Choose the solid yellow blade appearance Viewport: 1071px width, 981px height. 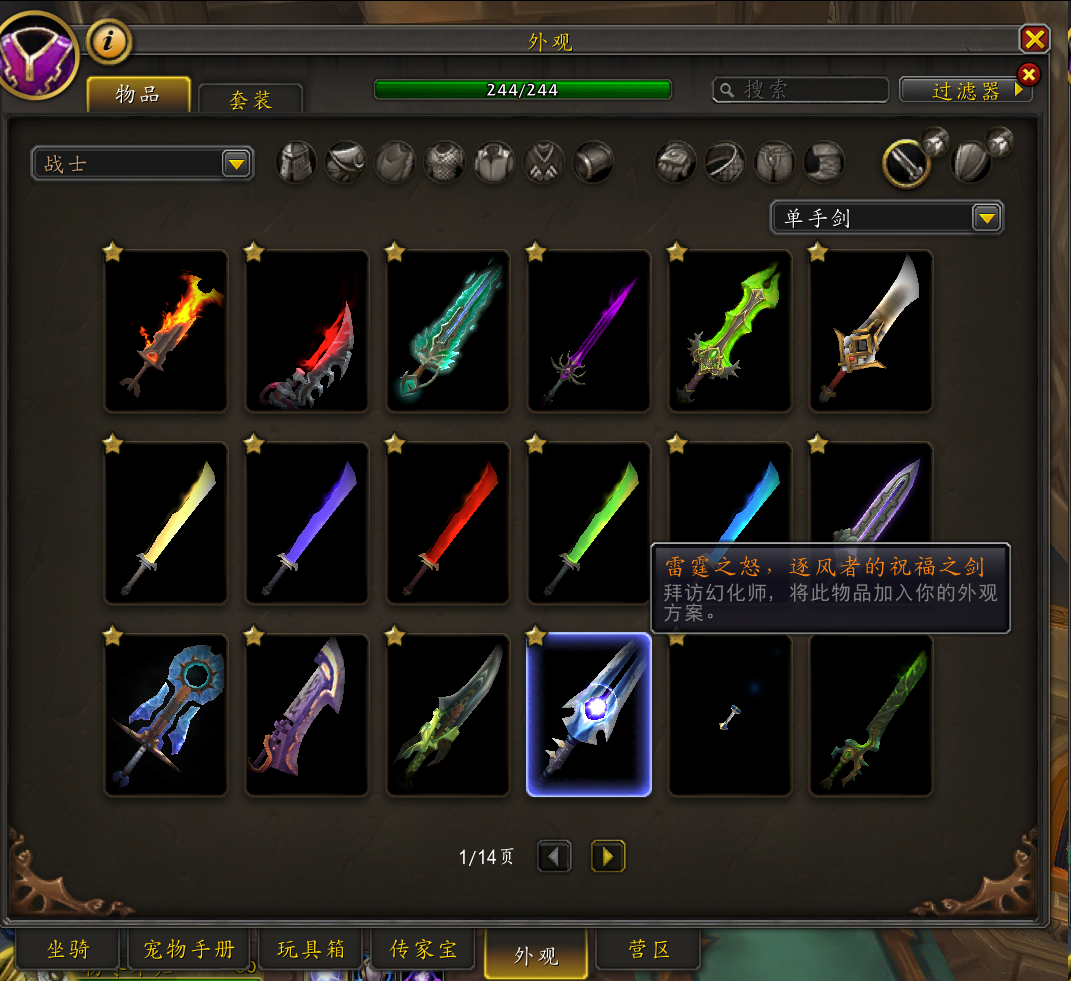(166, 523)
